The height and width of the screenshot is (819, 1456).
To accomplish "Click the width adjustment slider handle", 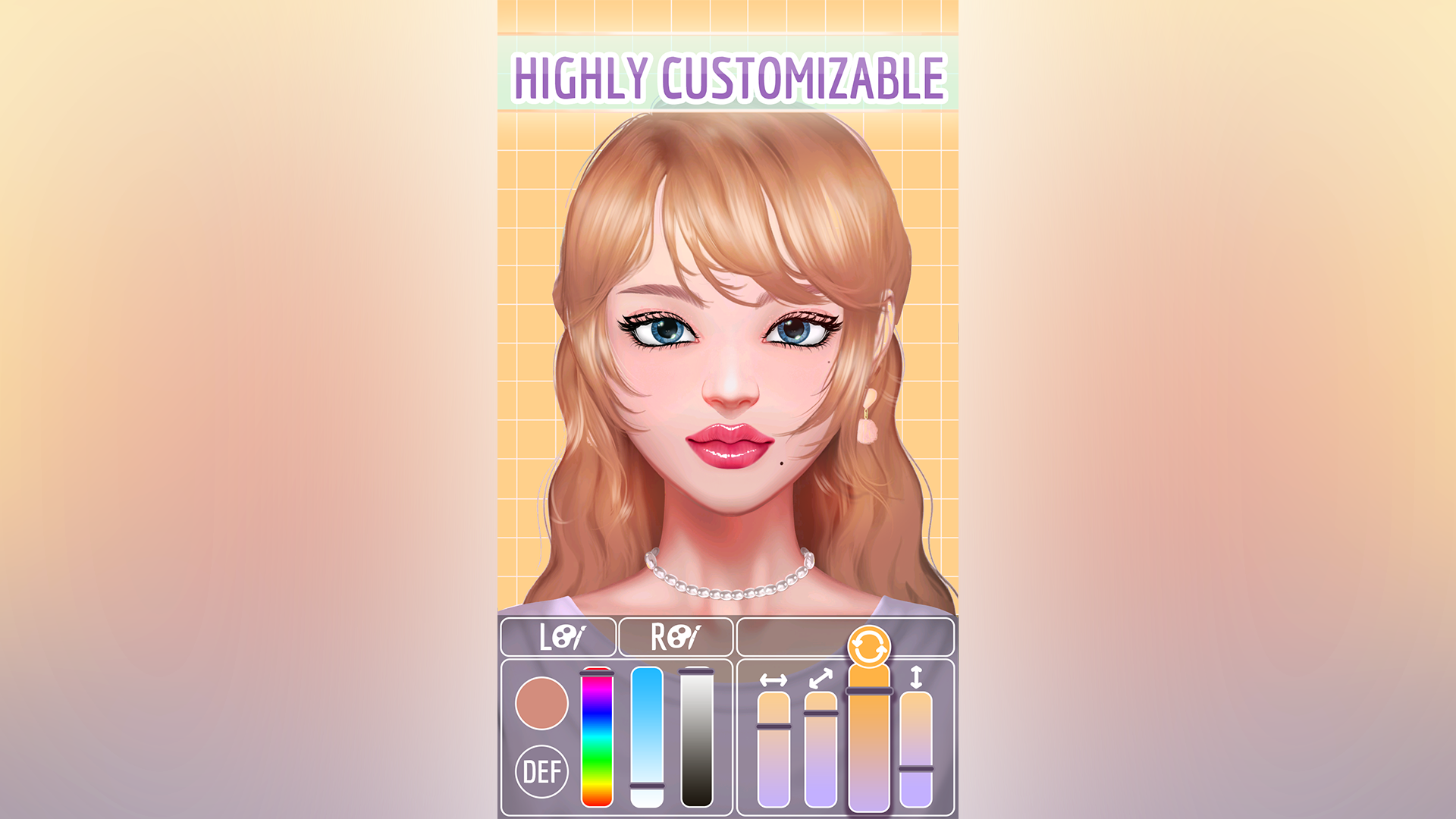I will pos(773,726).
